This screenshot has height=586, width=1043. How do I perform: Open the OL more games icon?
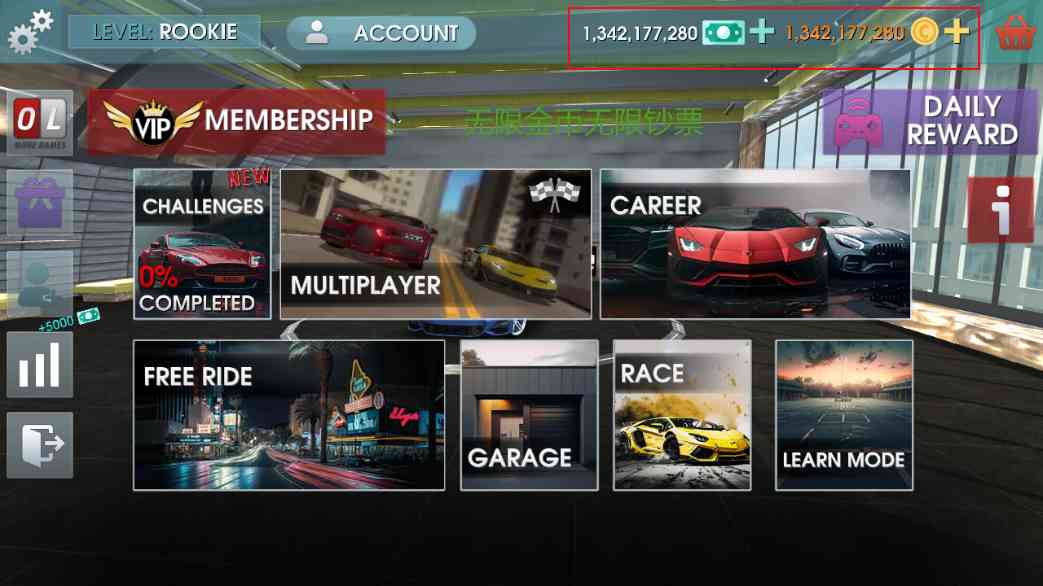coord(40,122)
